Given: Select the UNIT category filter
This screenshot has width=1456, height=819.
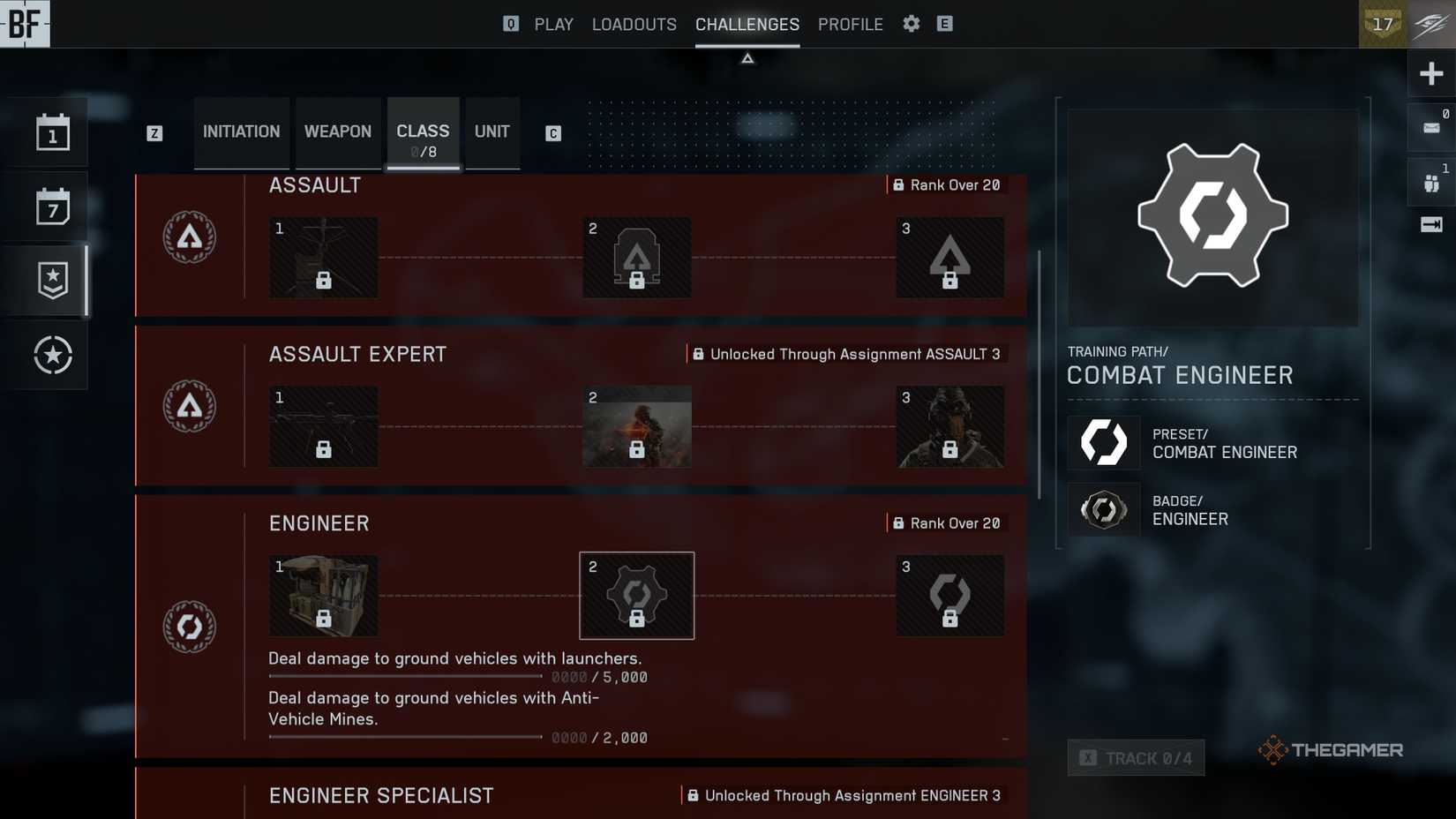Looking at the screenshot, I should [492, 131].
